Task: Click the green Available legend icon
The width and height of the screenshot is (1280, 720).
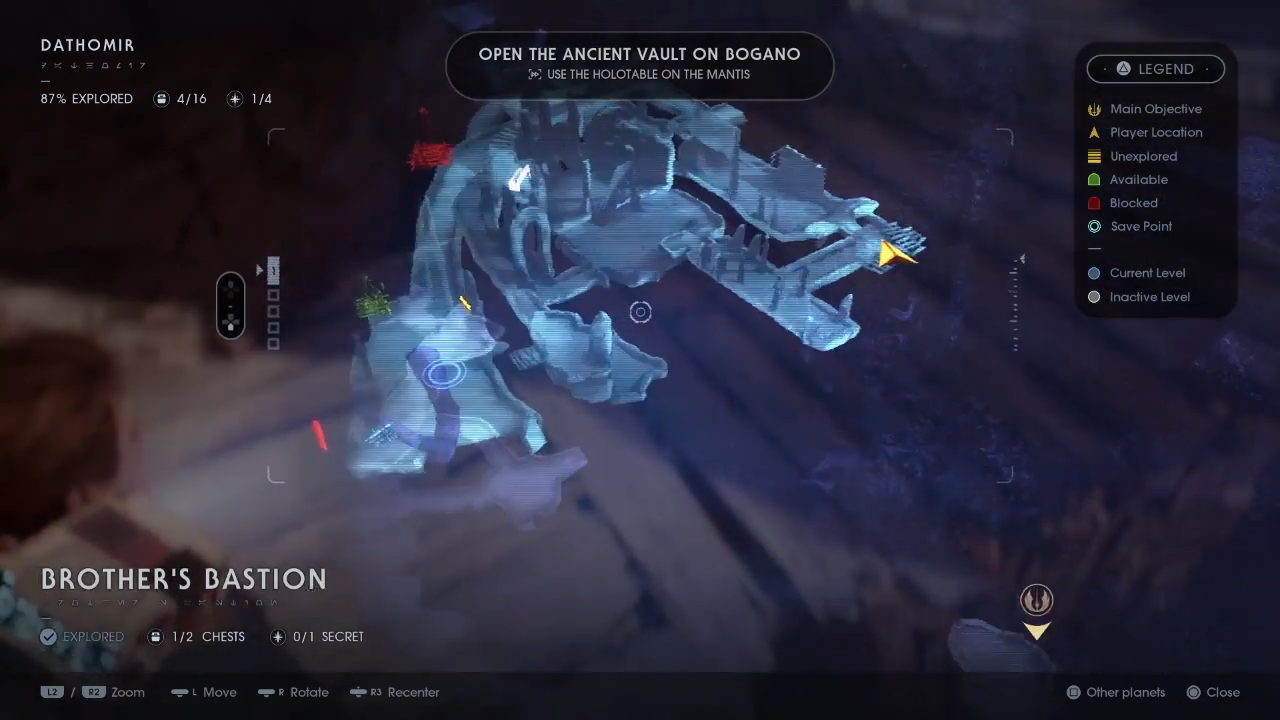Action: pos(1094,179)
